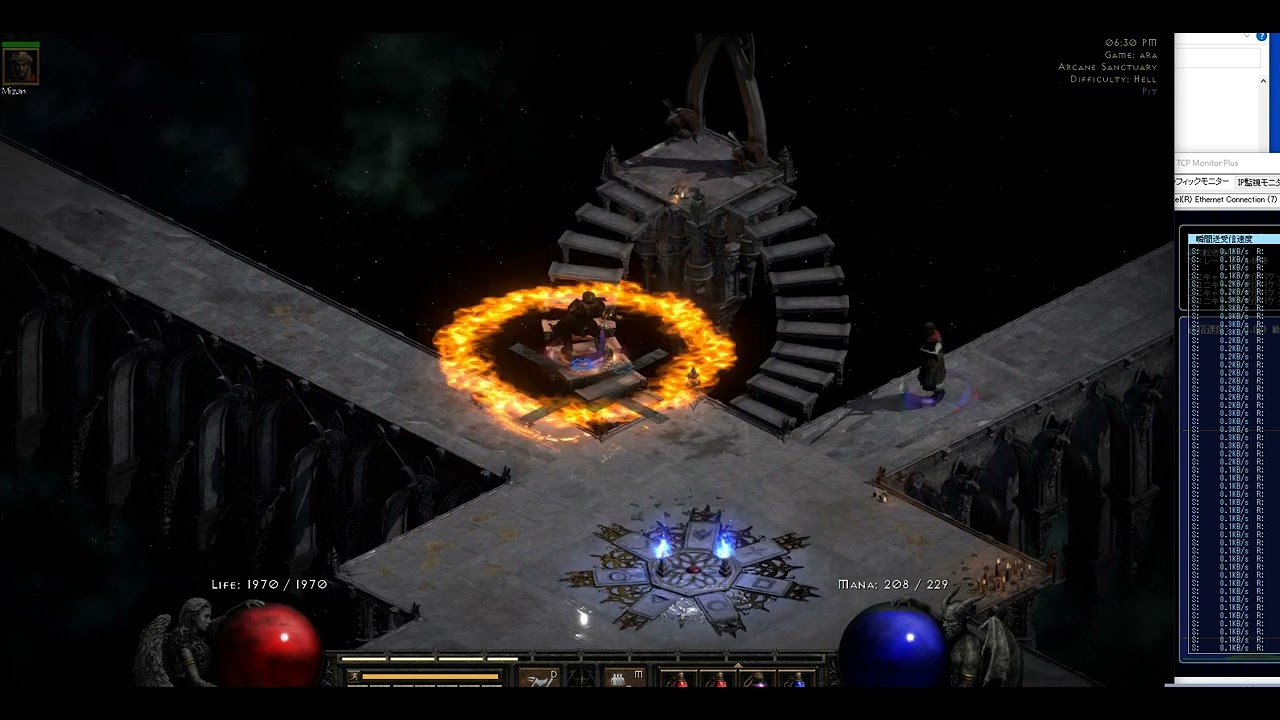
Task: Open the right skill slot marked M
Action: (625, 678)
